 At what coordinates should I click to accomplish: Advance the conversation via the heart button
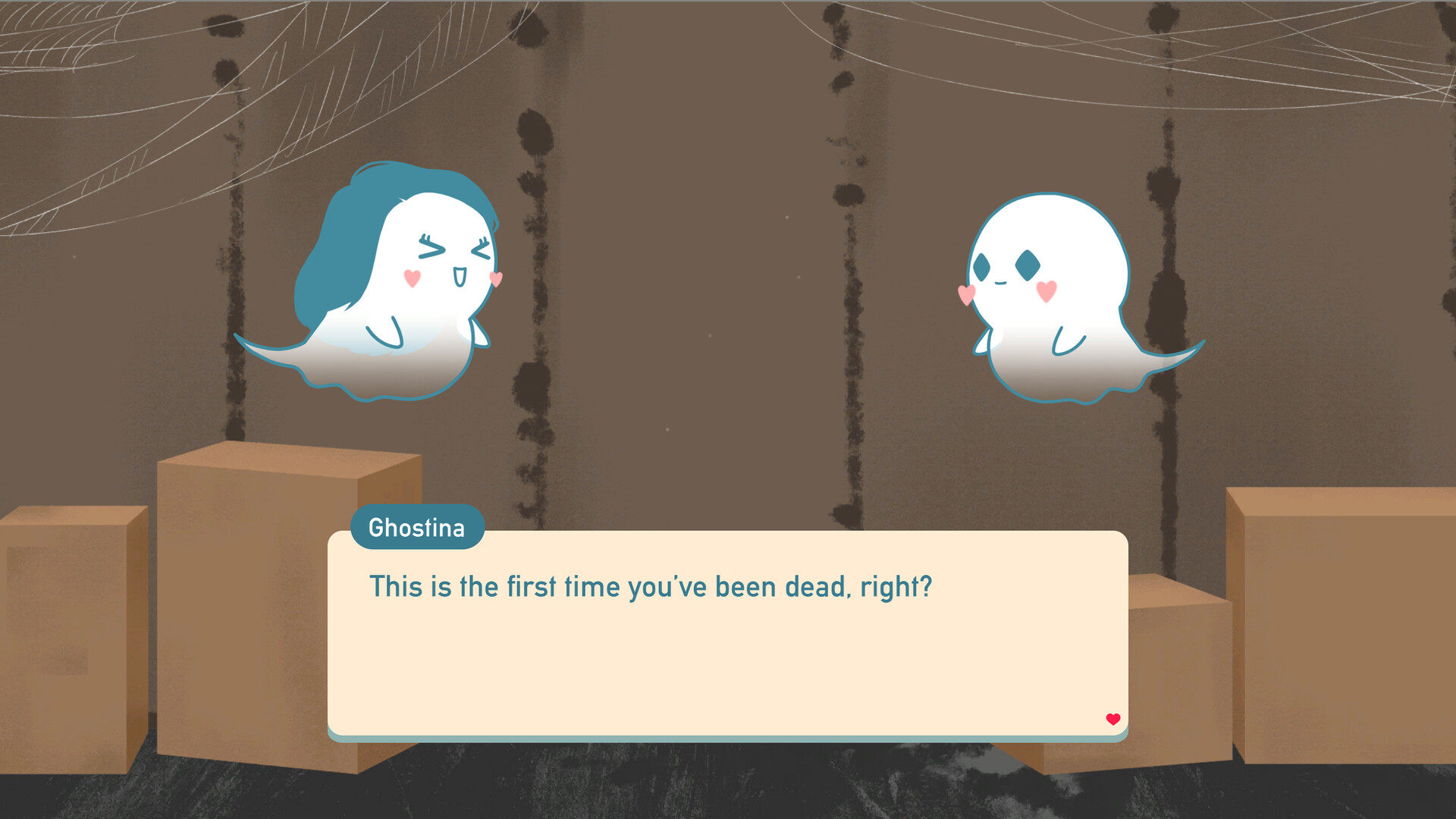(1112, 717)
